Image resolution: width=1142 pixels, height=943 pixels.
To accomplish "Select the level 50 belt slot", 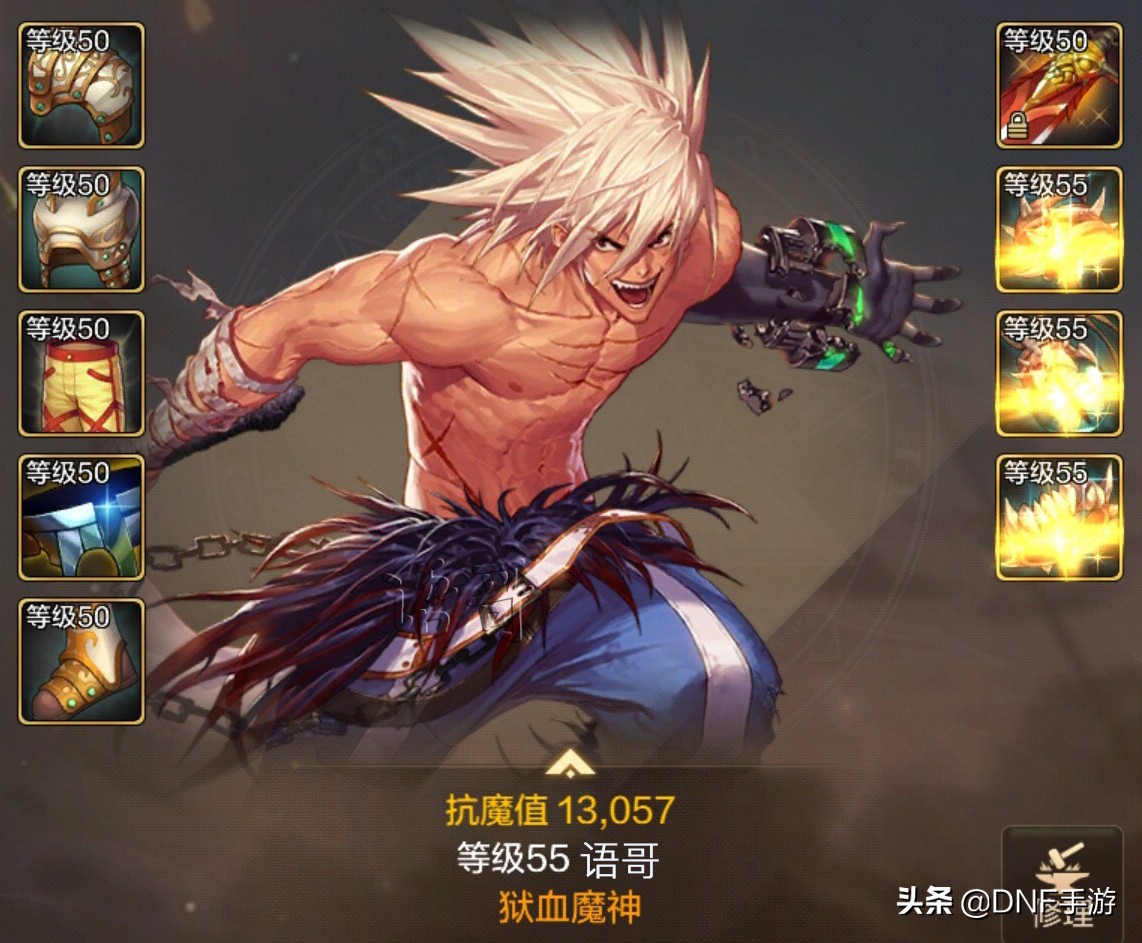I will (x=81, y=518).
